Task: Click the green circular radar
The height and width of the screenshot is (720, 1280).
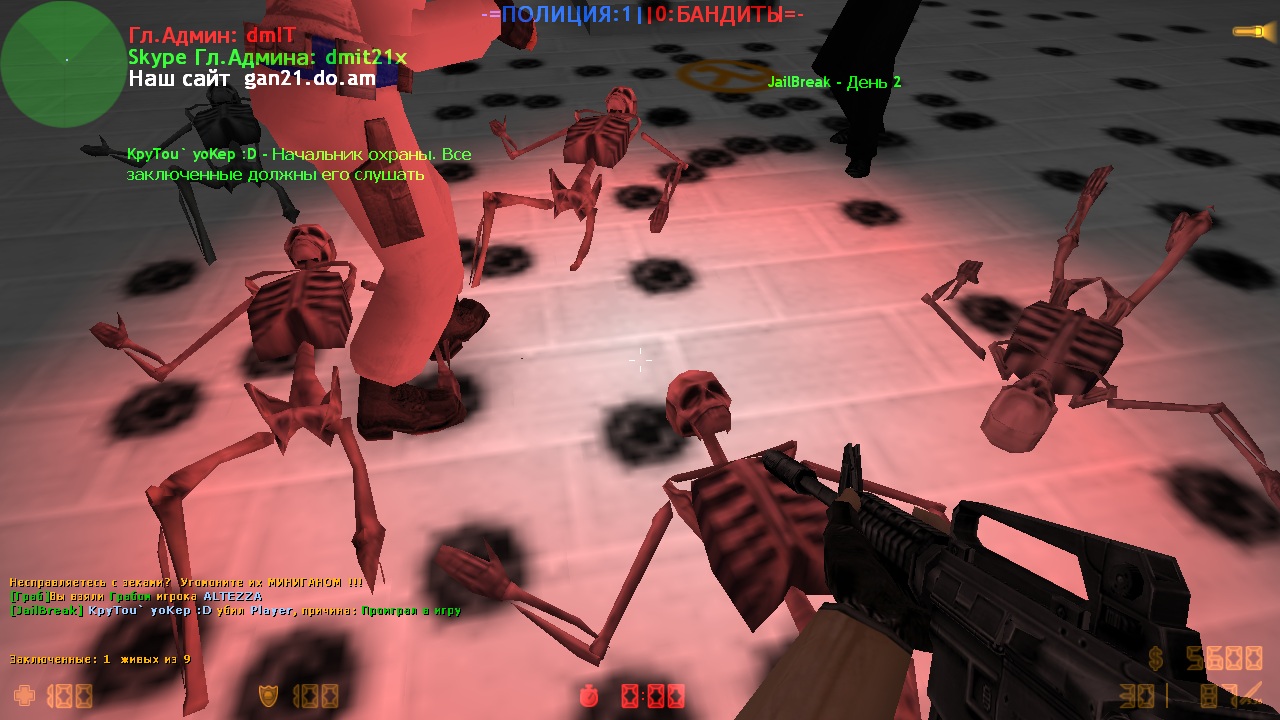Action: (x=62, y=64)
